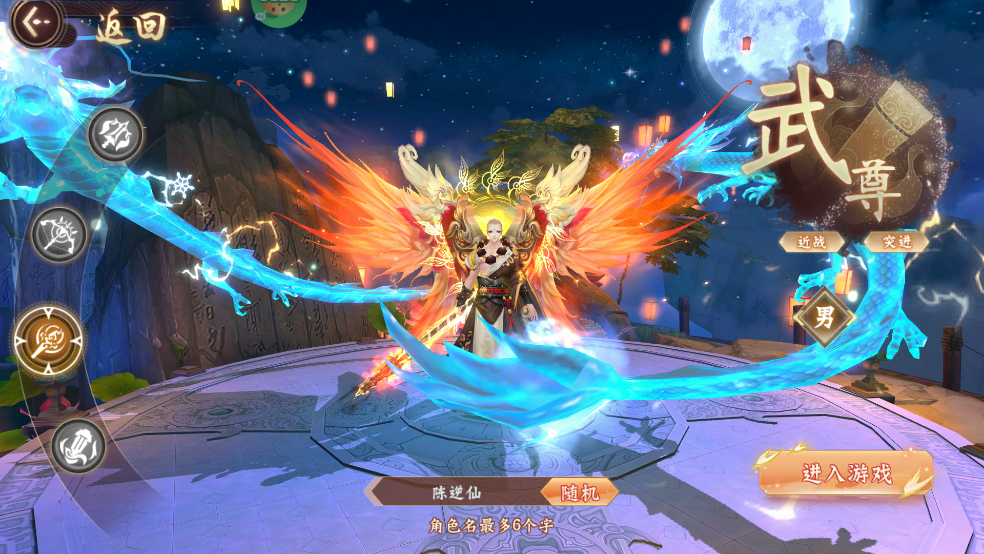Click 进入游戏 to enter the game

pos(846,474)
